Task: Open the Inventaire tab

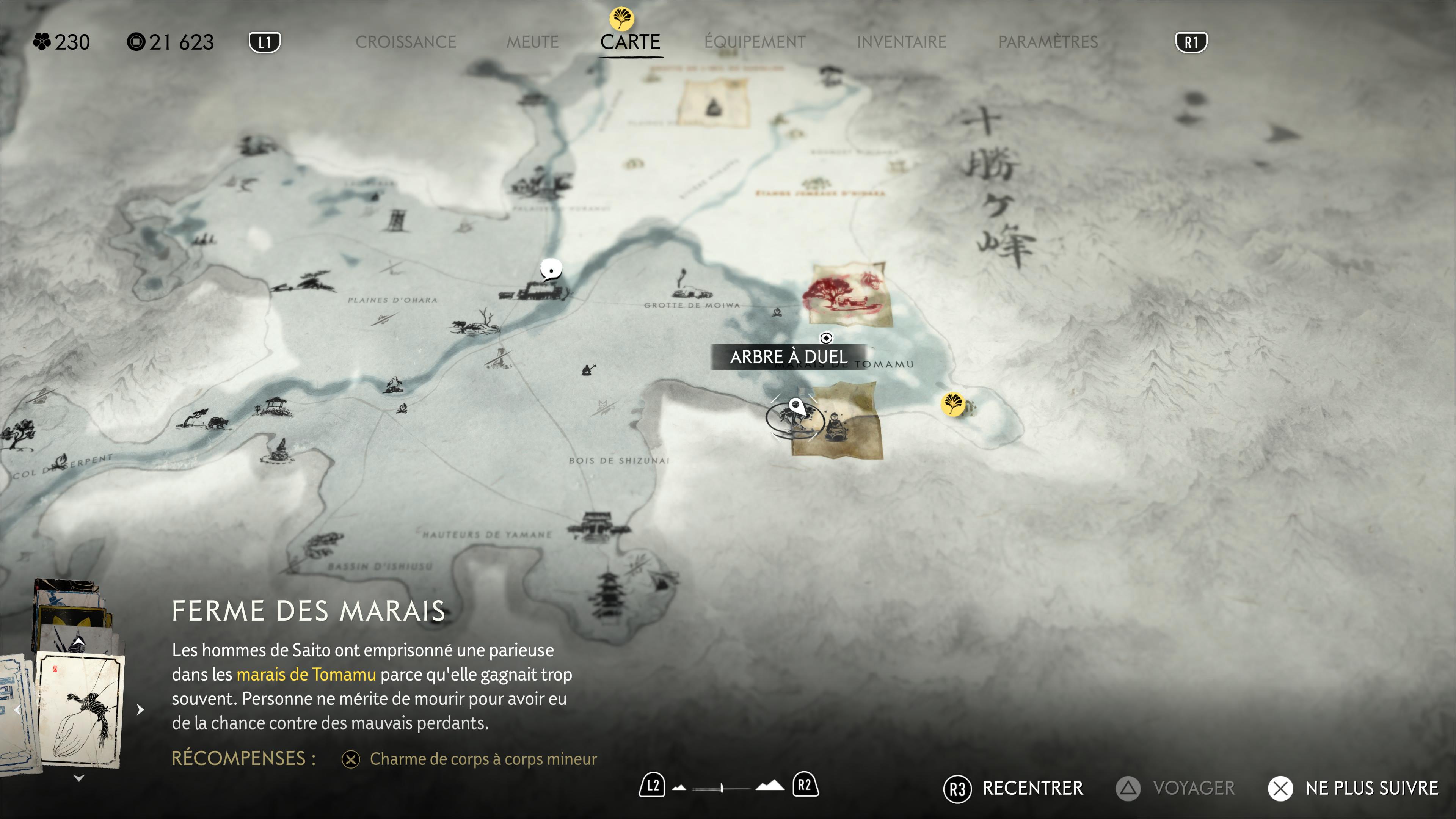Action: pyautogui.click(x=901, y=42)
